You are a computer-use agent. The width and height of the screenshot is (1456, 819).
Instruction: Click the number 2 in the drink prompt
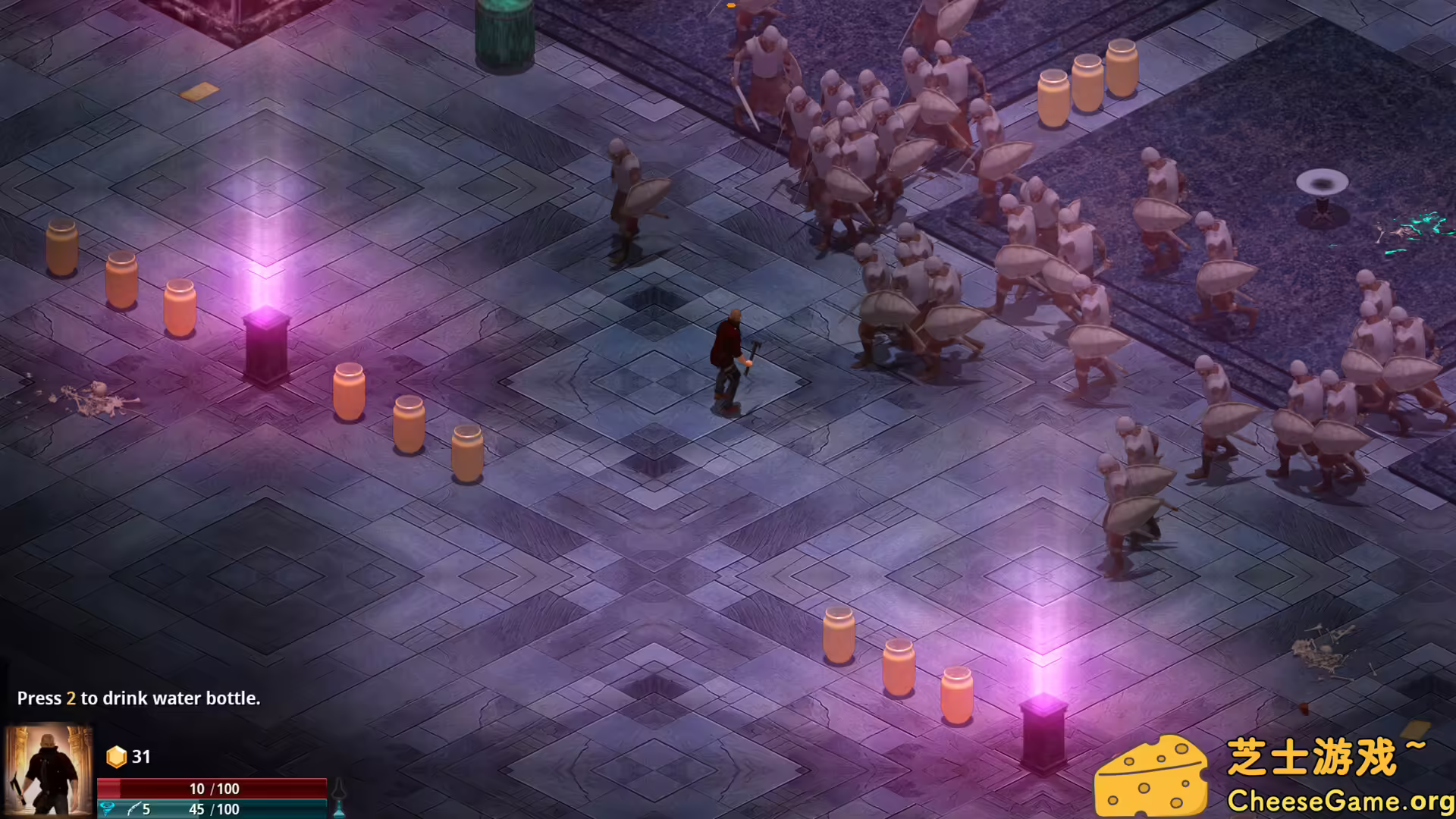coord(71,698)
